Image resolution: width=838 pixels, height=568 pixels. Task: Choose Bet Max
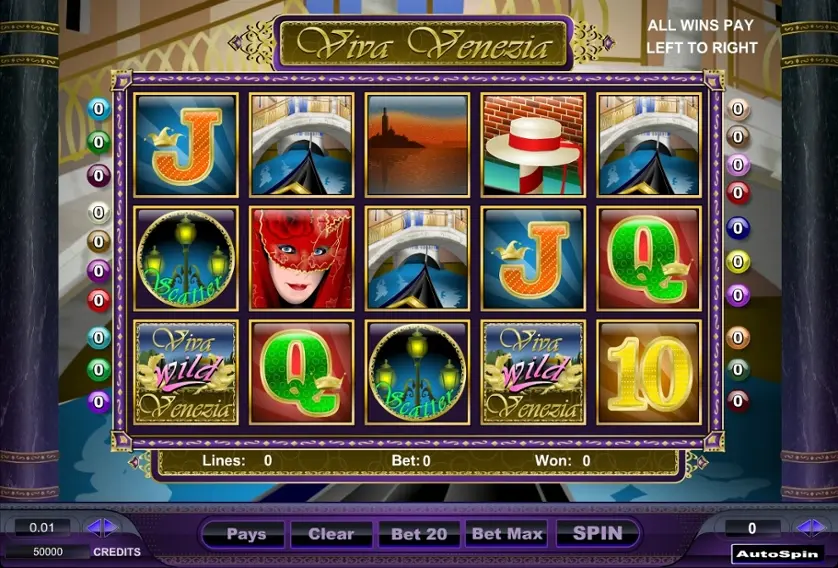pos(507,534)
